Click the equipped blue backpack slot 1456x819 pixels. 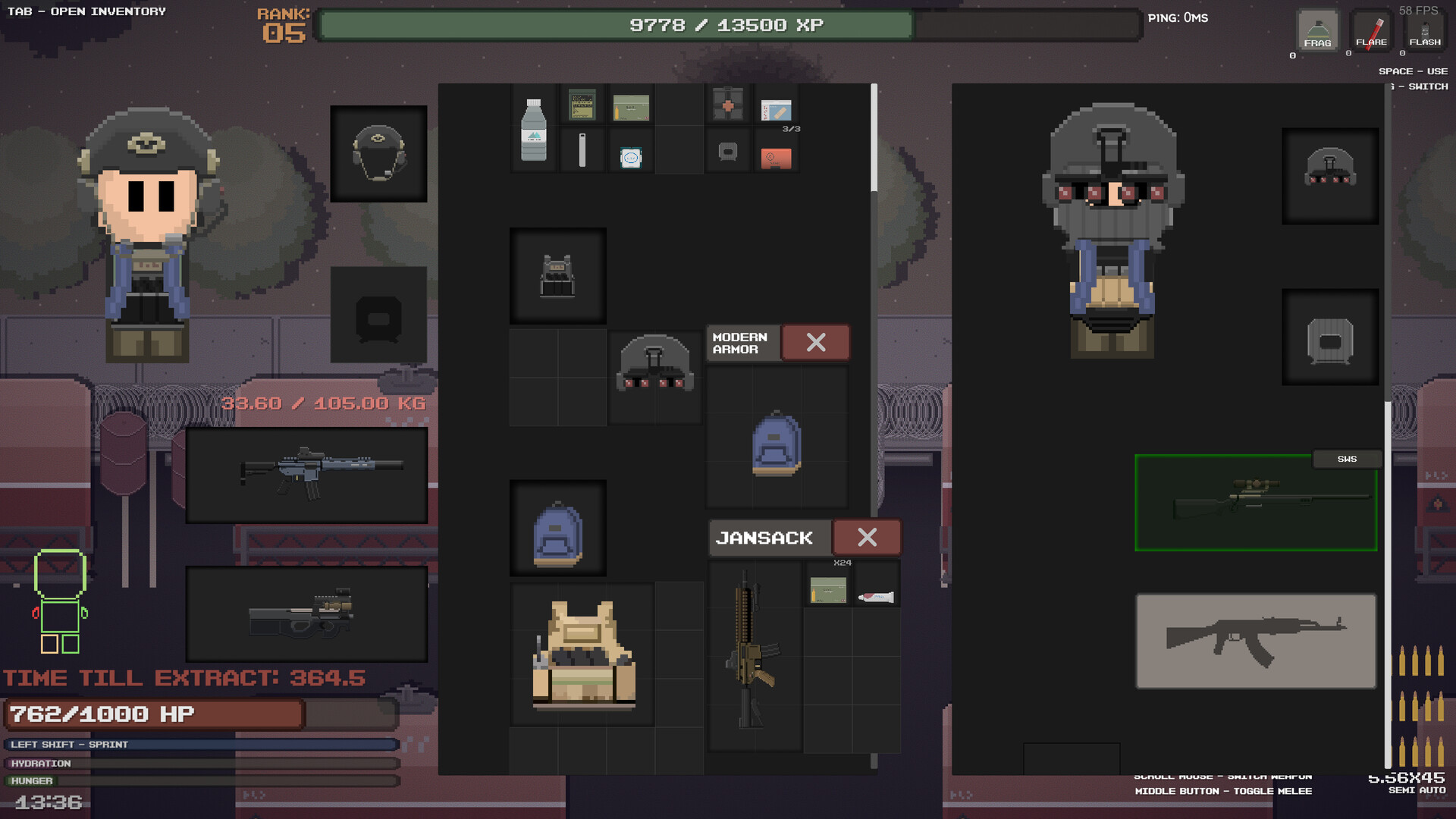(x=557, y=529)
